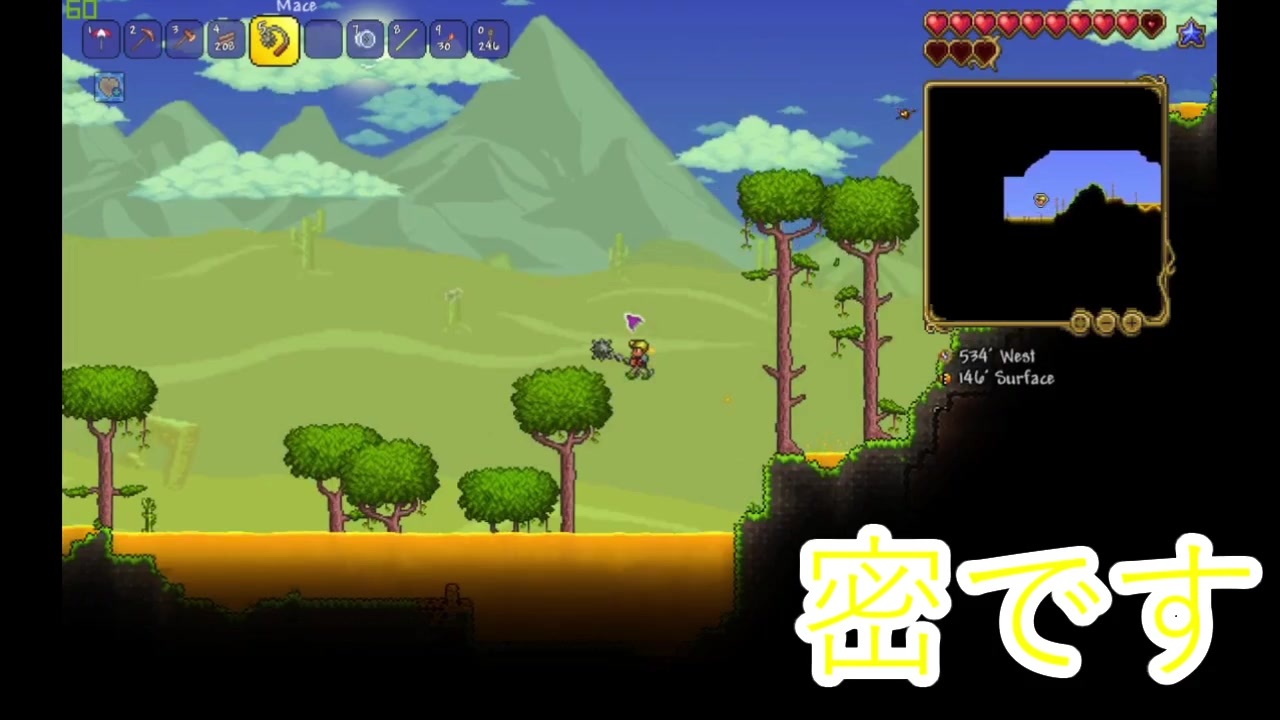Select the axe in hotbar slot 3
The height and width of the screenshot is (720, 1280).
coord(183,38)
